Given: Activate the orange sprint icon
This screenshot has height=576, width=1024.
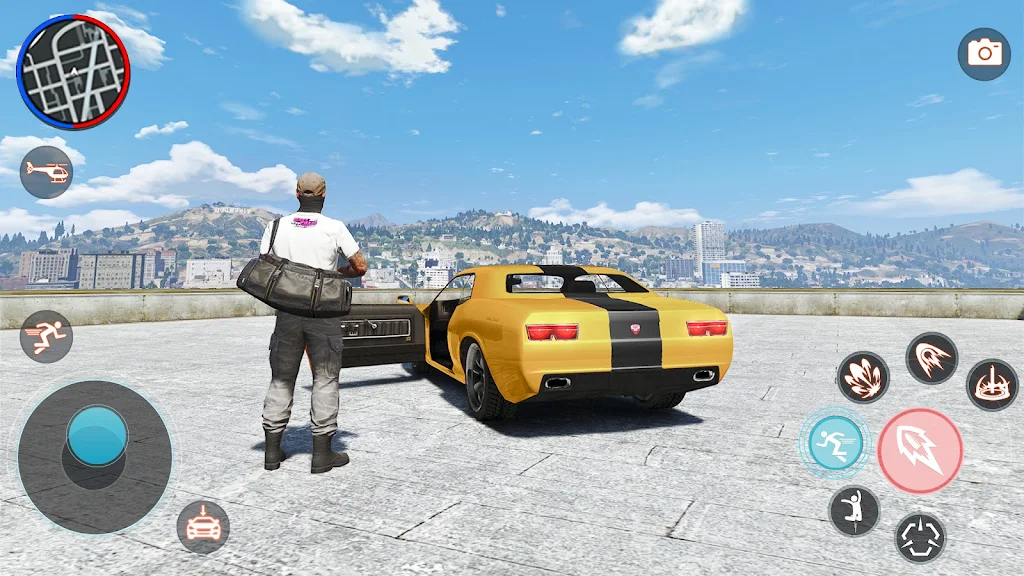Looking at the screenshot, I should [x=46, y=336].
